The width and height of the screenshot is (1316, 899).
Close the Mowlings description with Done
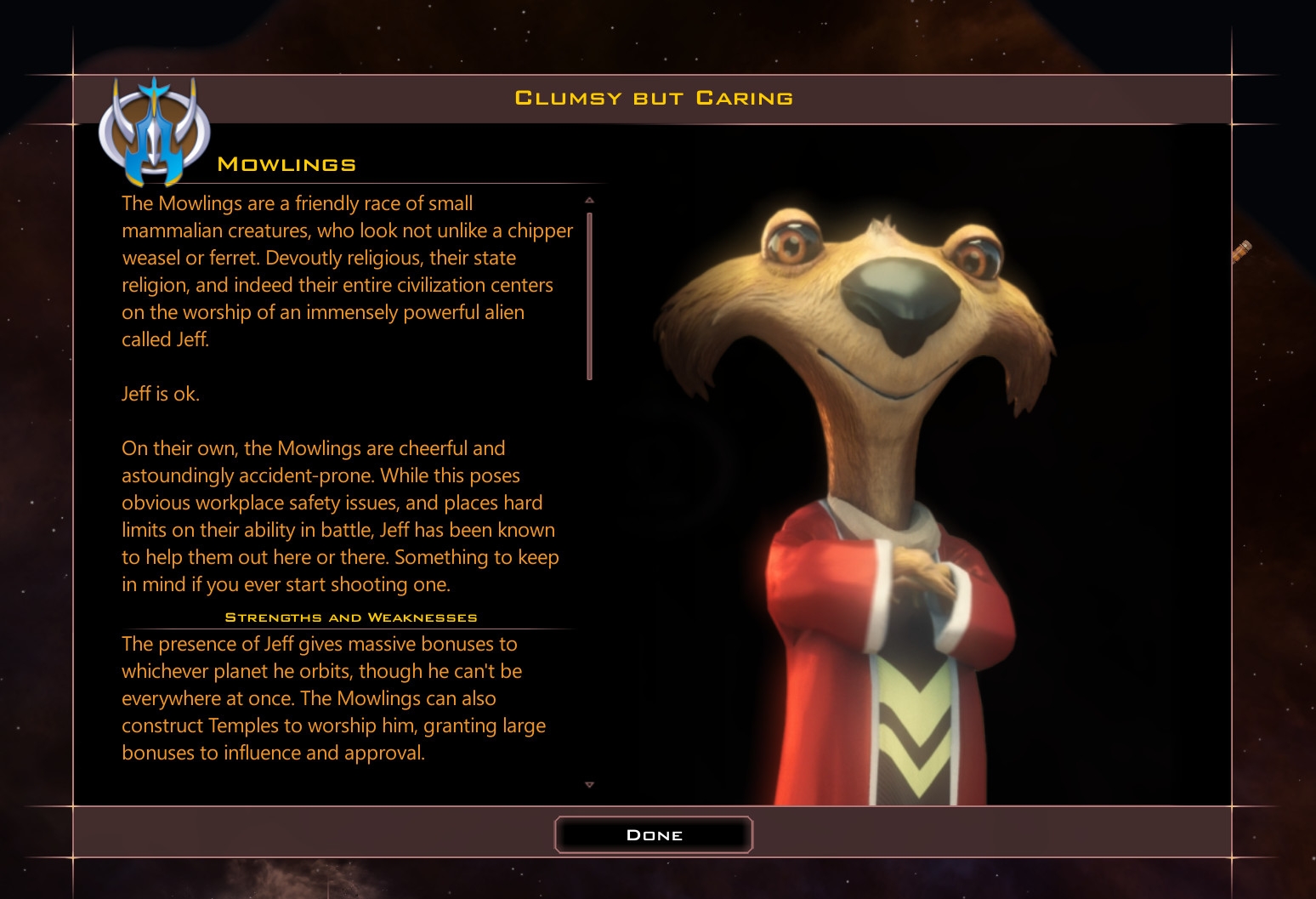click(654, 834)
